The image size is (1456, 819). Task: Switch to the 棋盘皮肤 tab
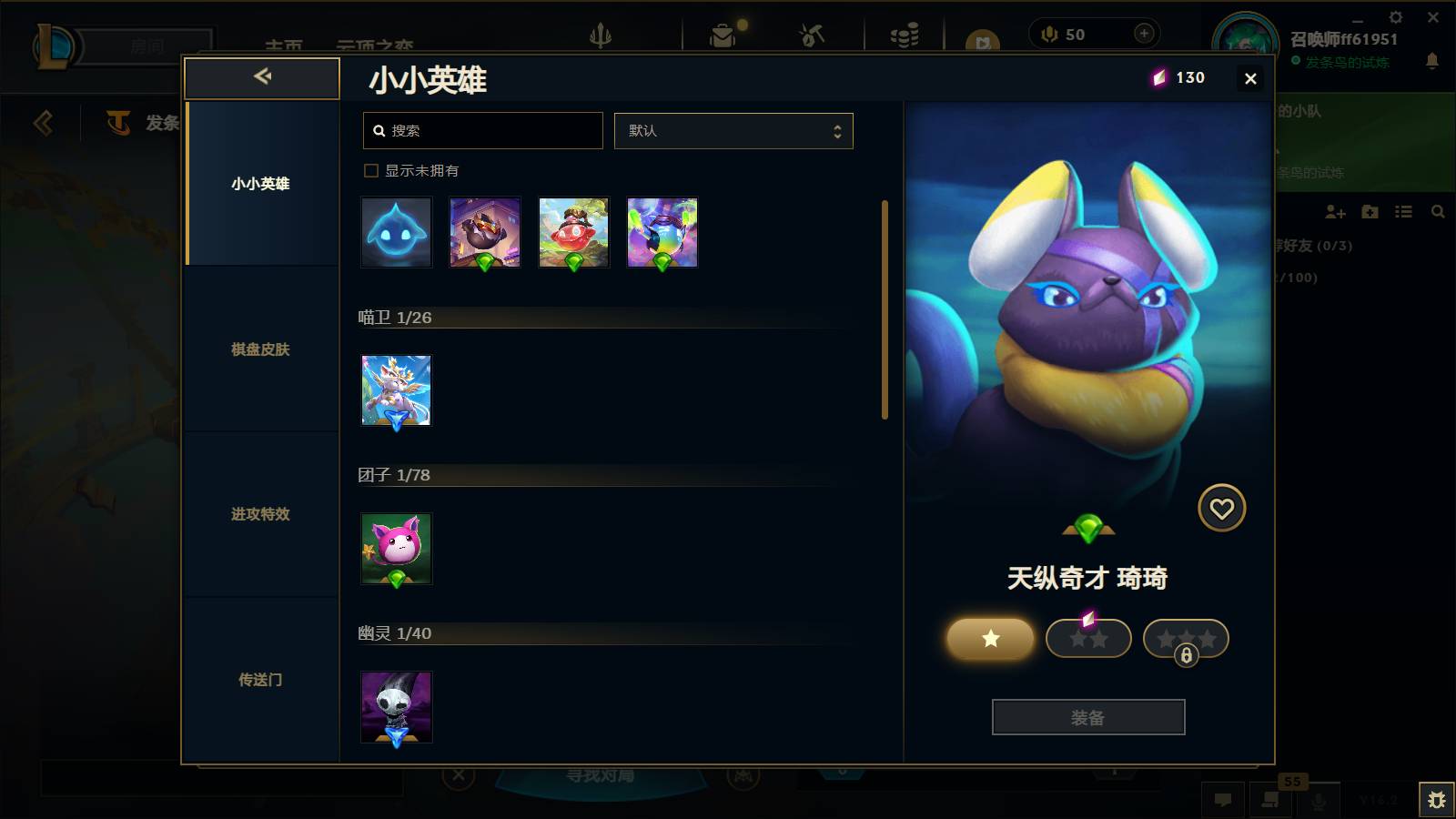pos(260,349)
